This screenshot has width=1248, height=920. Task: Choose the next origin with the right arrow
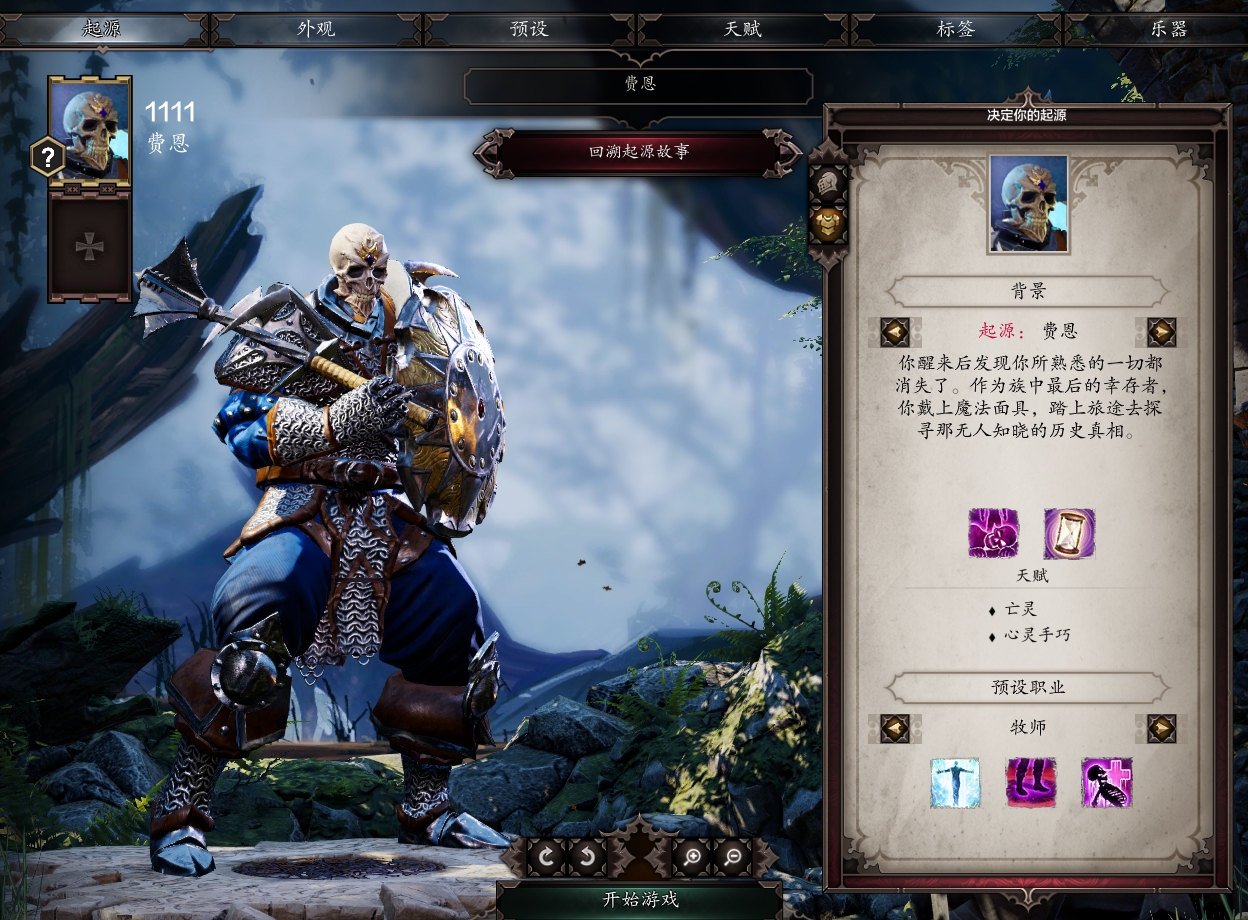click(x=1161, y=331)
